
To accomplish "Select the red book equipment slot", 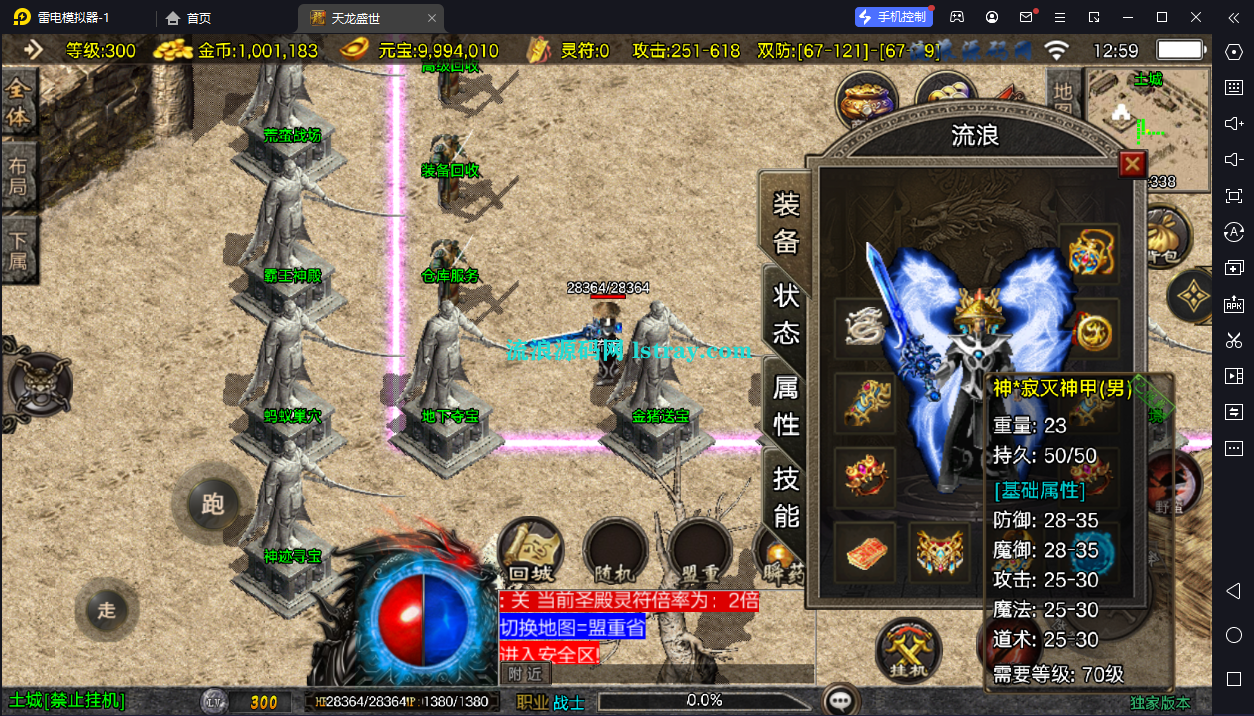I will [865, 552].
